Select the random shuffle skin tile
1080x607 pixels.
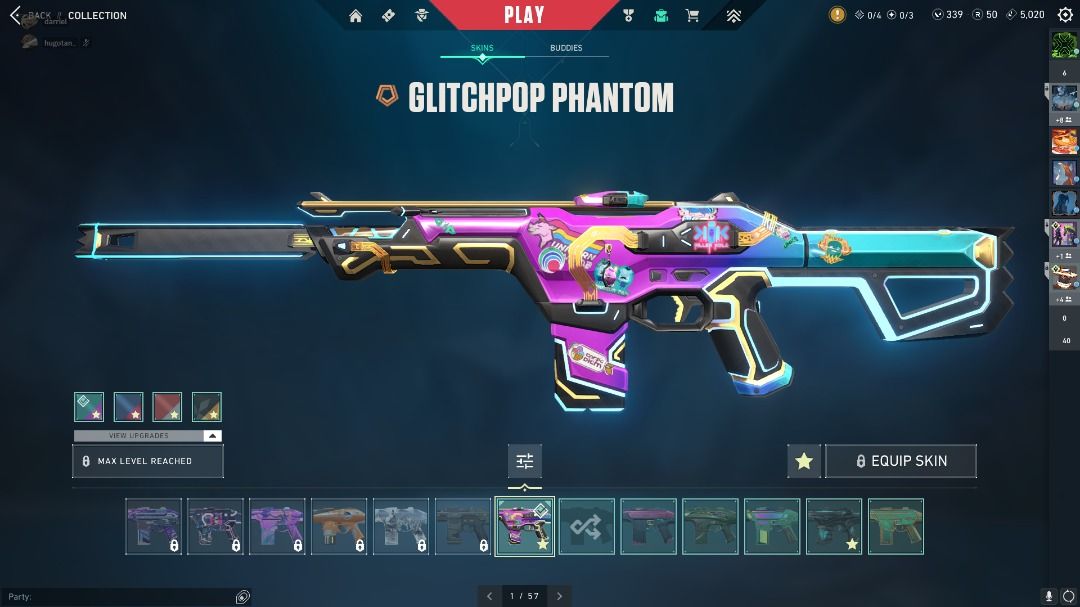[587, 526]
